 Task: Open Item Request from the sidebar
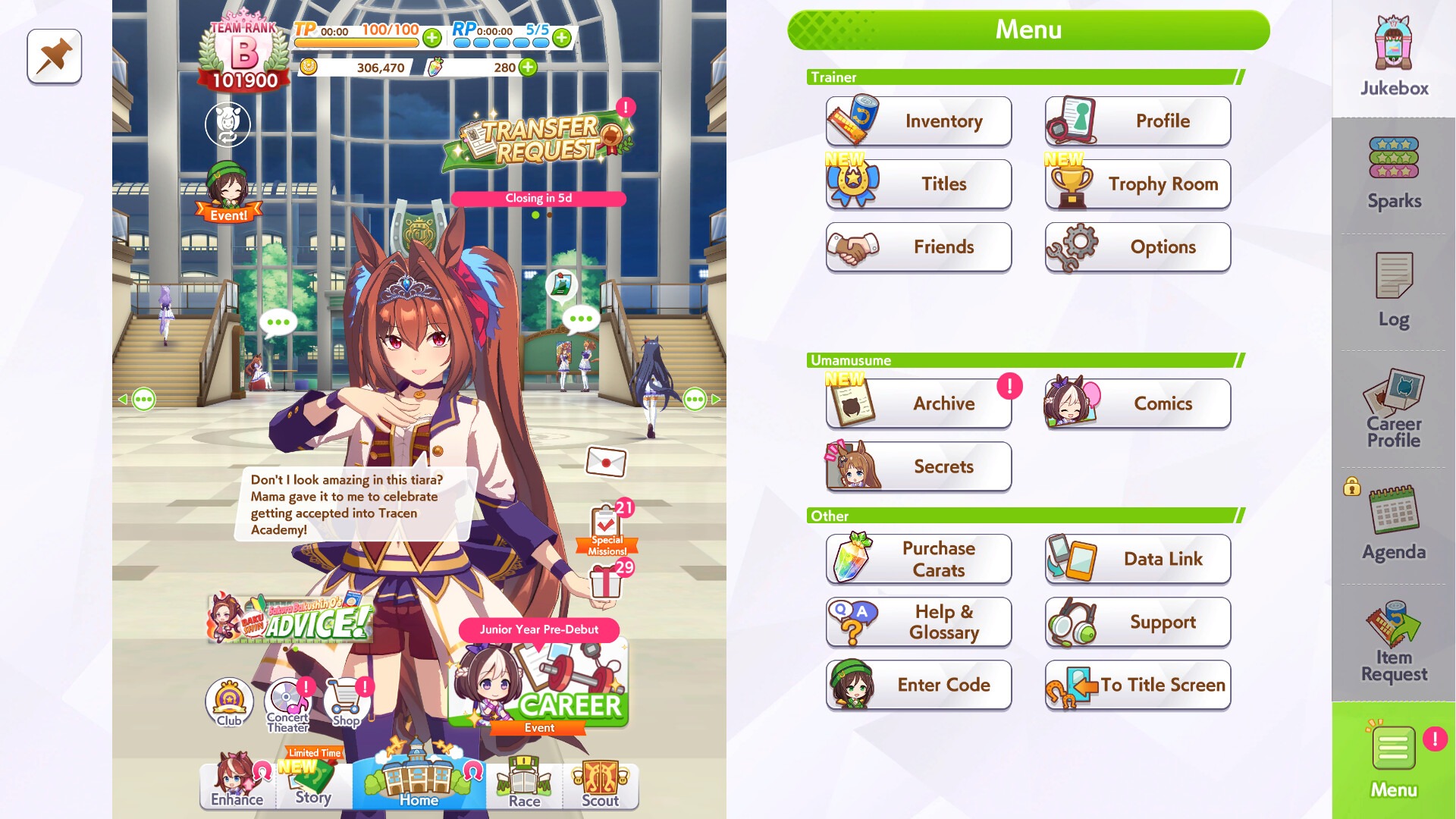point(1392,645)
